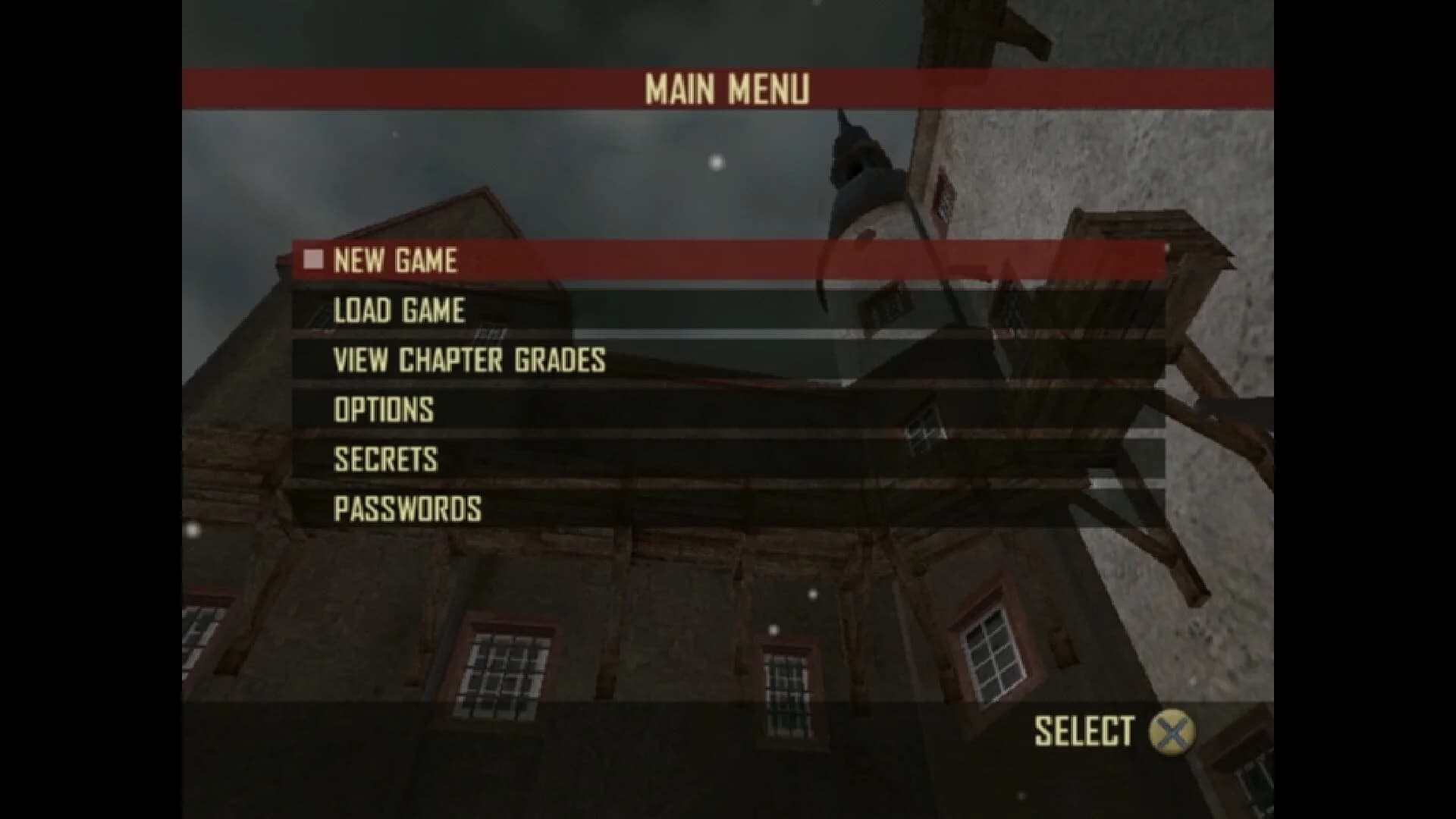Choose LOAD GAME from the list

point(398,309)
